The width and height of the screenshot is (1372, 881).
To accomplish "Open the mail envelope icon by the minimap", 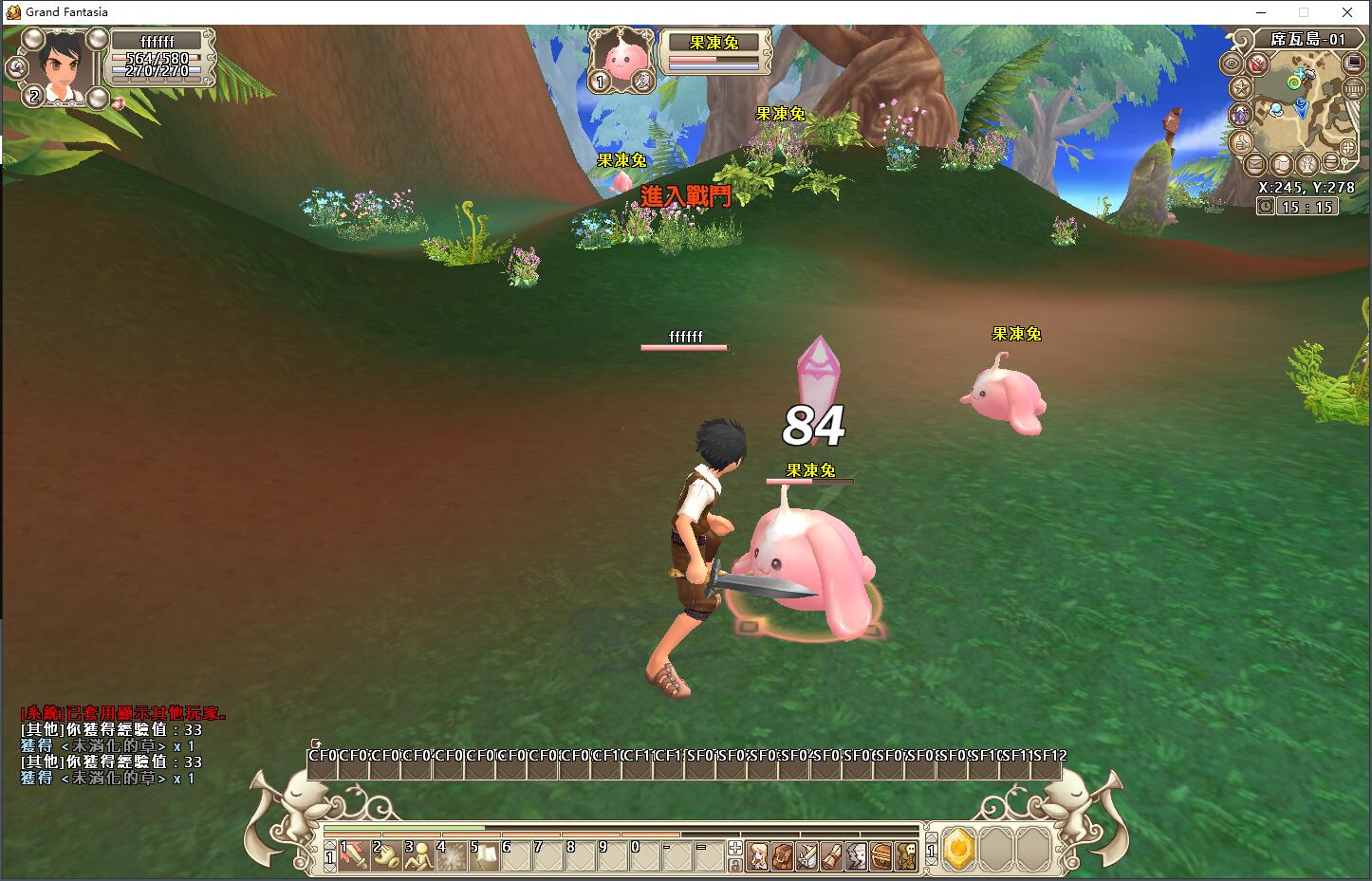I will [1255, 163].
